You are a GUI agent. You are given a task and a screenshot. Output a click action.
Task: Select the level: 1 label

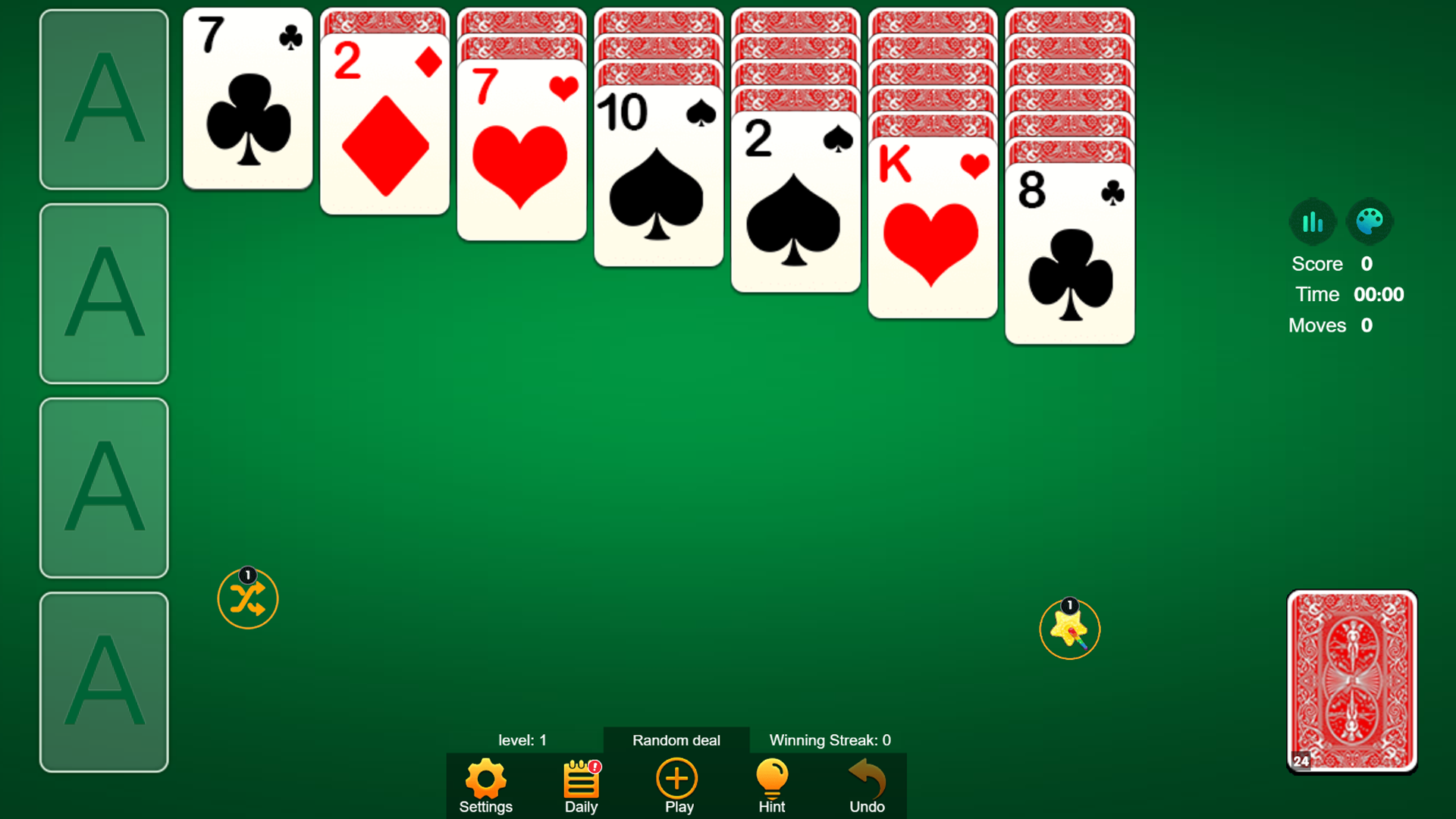coord(522,740)
